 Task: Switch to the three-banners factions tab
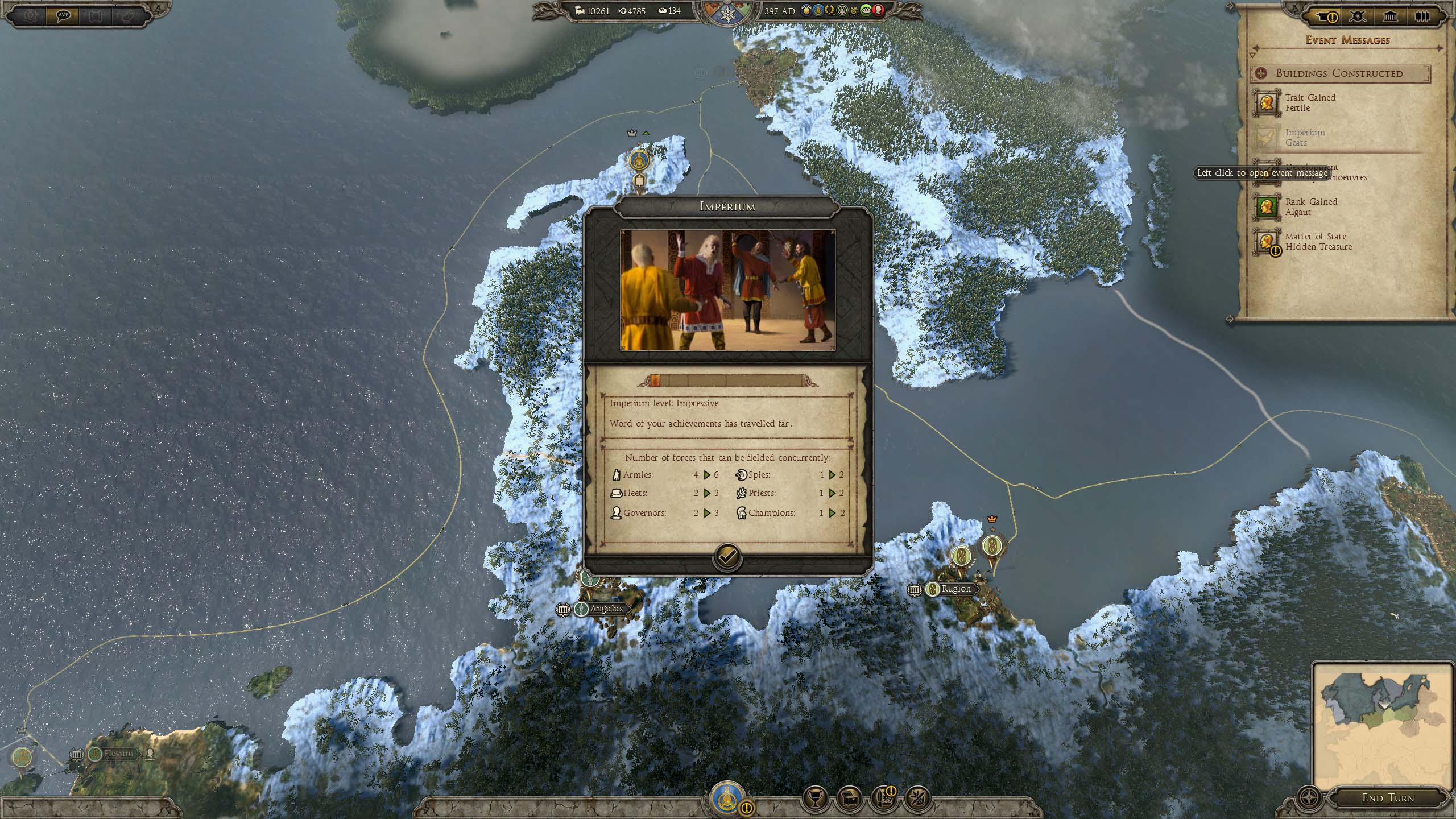pyautogui.click(x=1422, y=17)
